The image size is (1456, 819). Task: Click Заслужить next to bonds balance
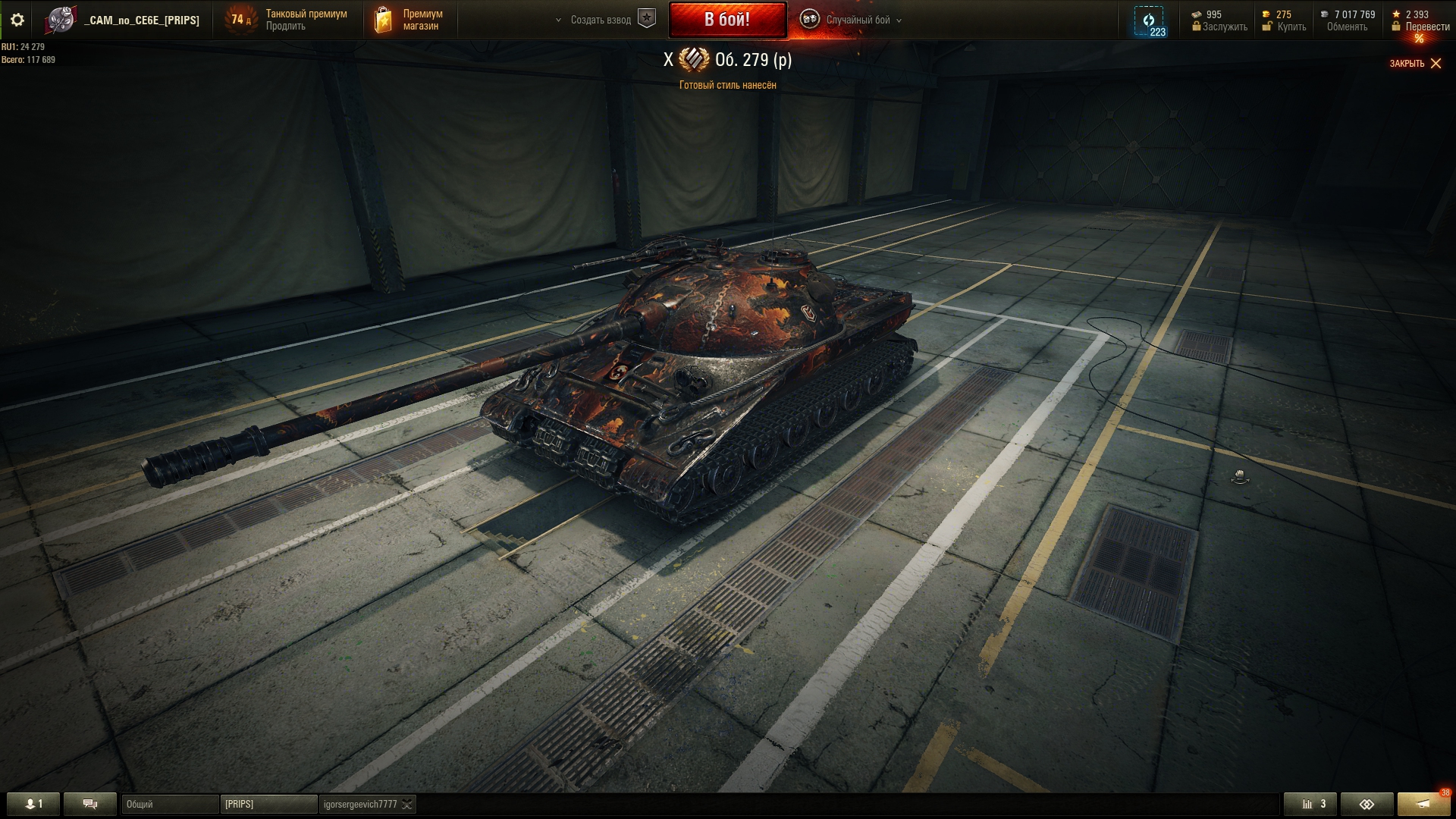pyautogui.click(x=1224, y=27)
